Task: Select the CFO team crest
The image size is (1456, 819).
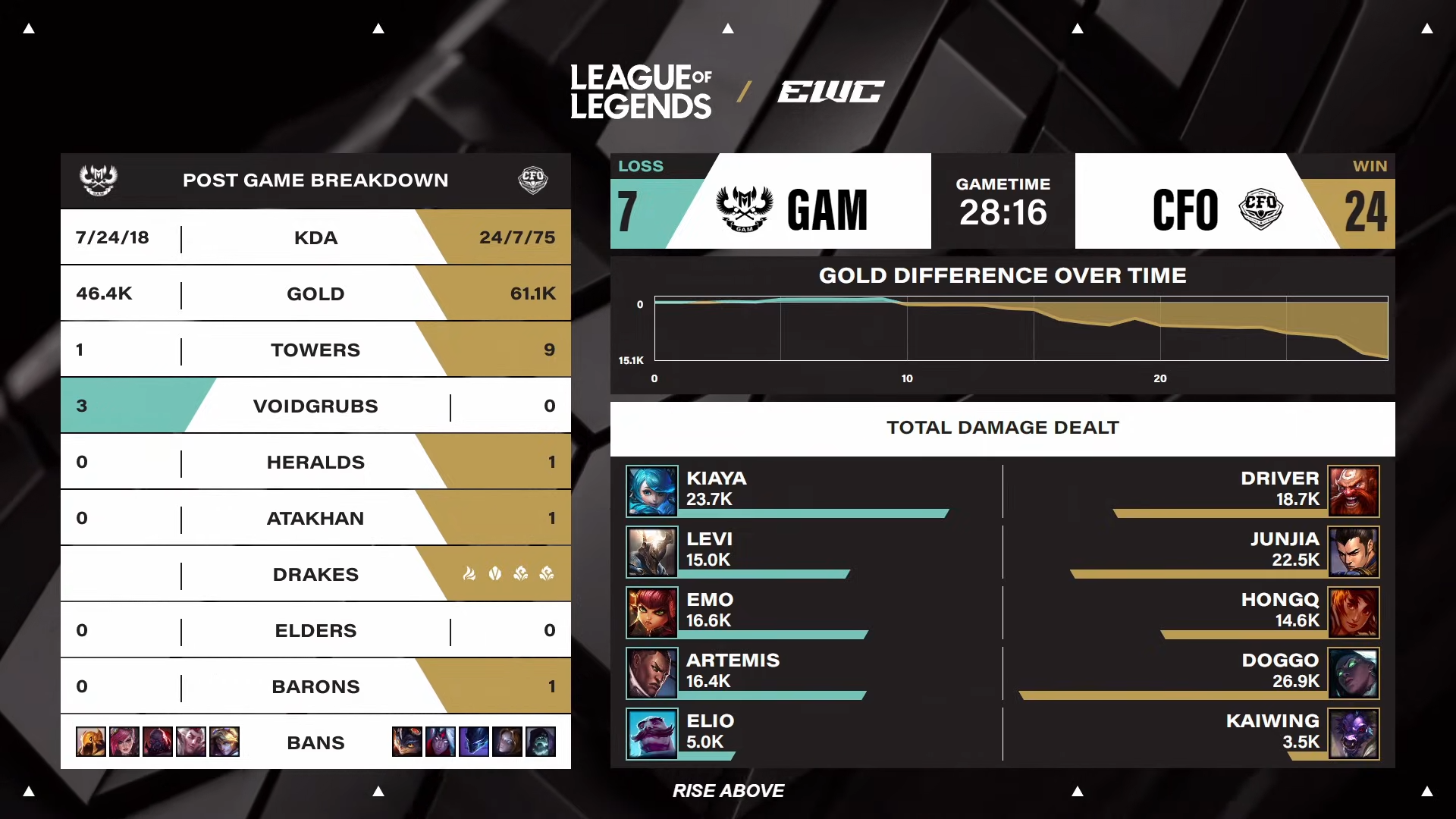Action: point(1262,209)
